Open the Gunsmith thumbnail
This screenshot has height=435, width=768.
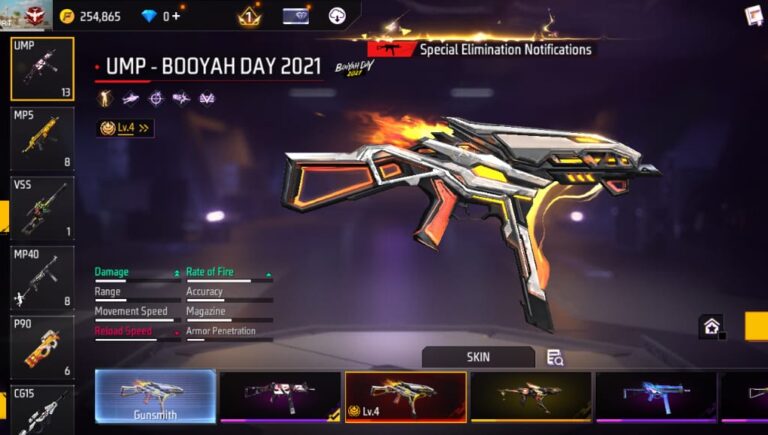point(155,396)
